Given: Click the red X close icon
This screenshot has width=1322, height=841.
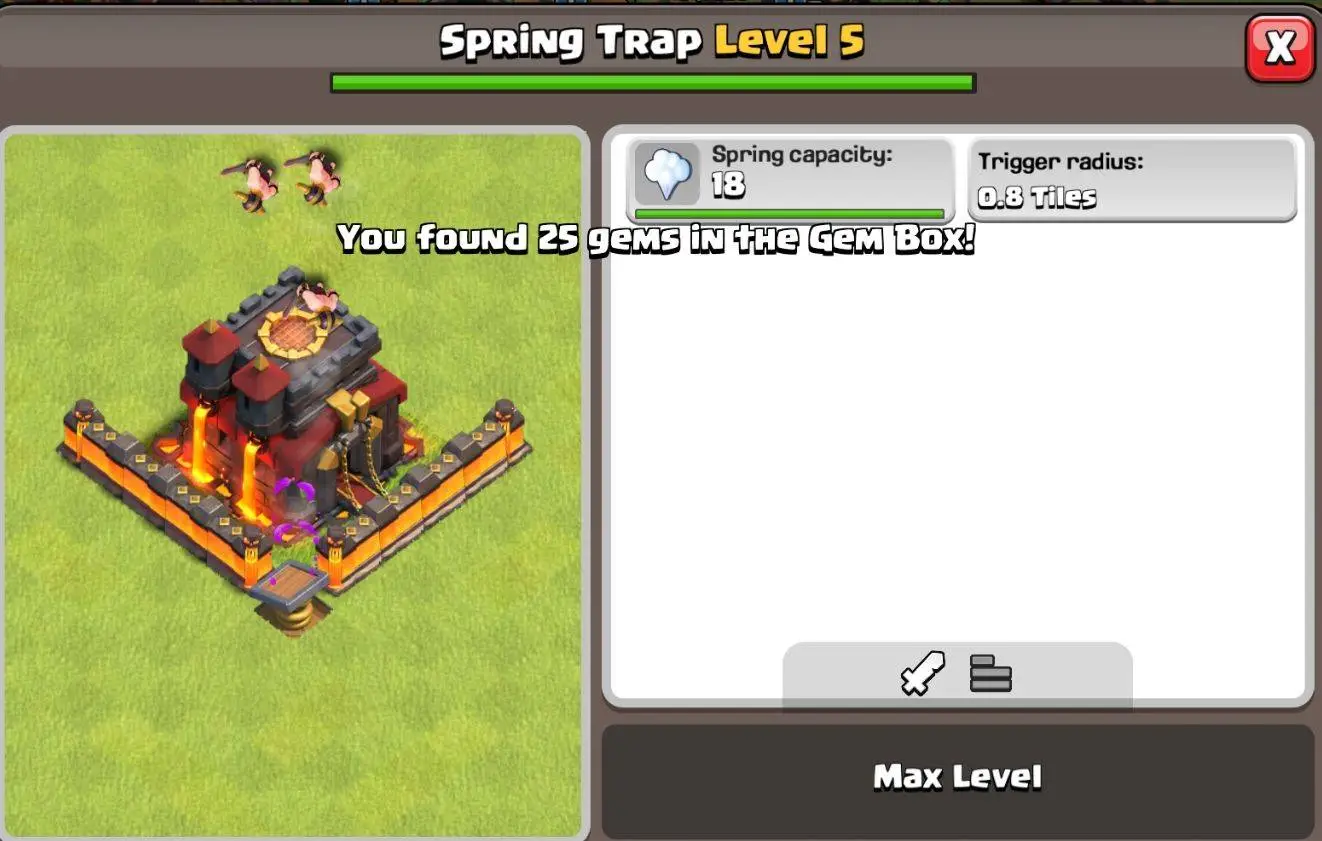Looking at the screenshot, I should click(1279, 47).
